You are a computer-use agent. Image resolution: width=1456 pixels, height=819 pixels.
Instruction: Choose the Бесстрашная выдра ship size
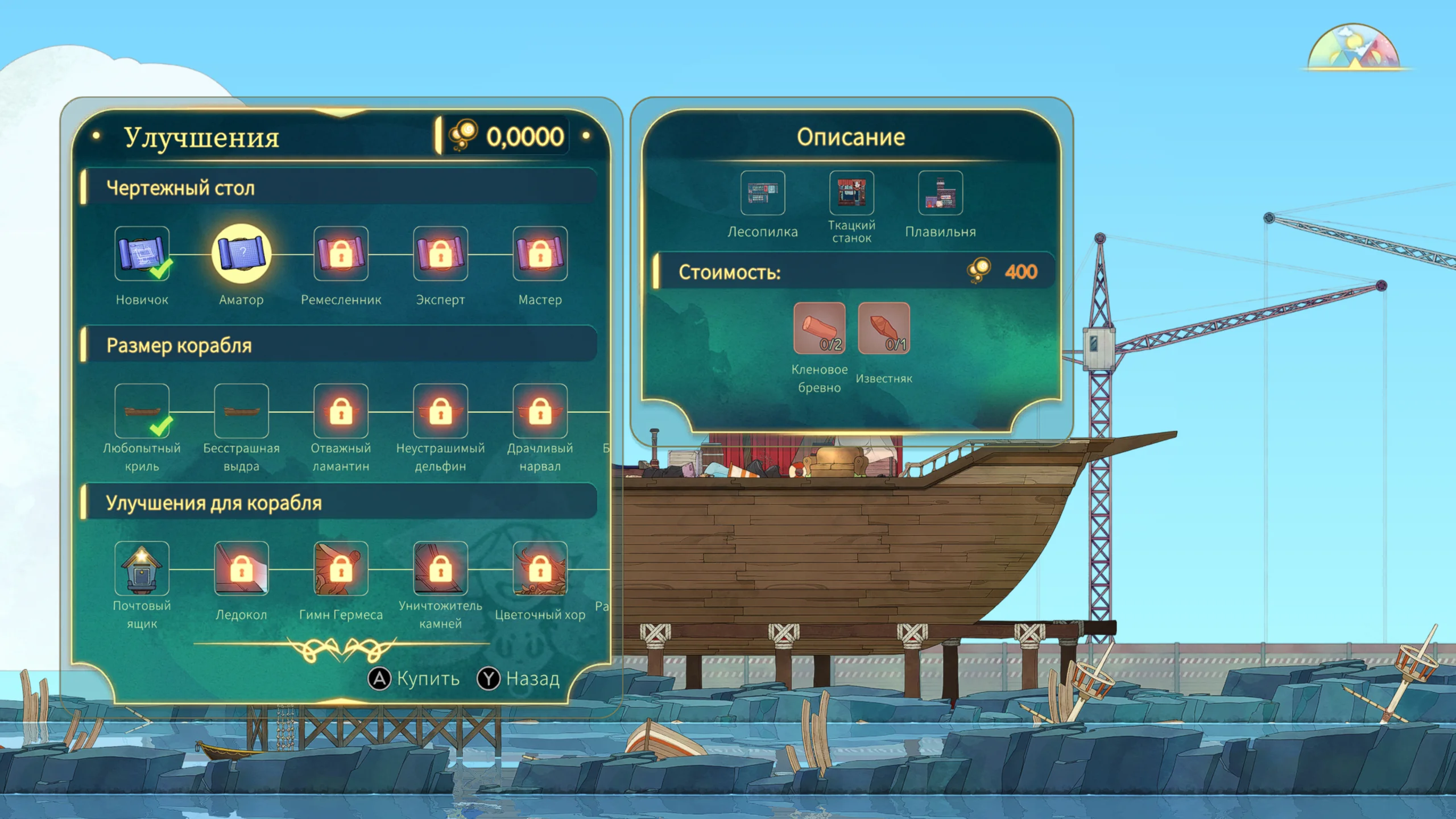pyautogui.click(x=241, y=411)
